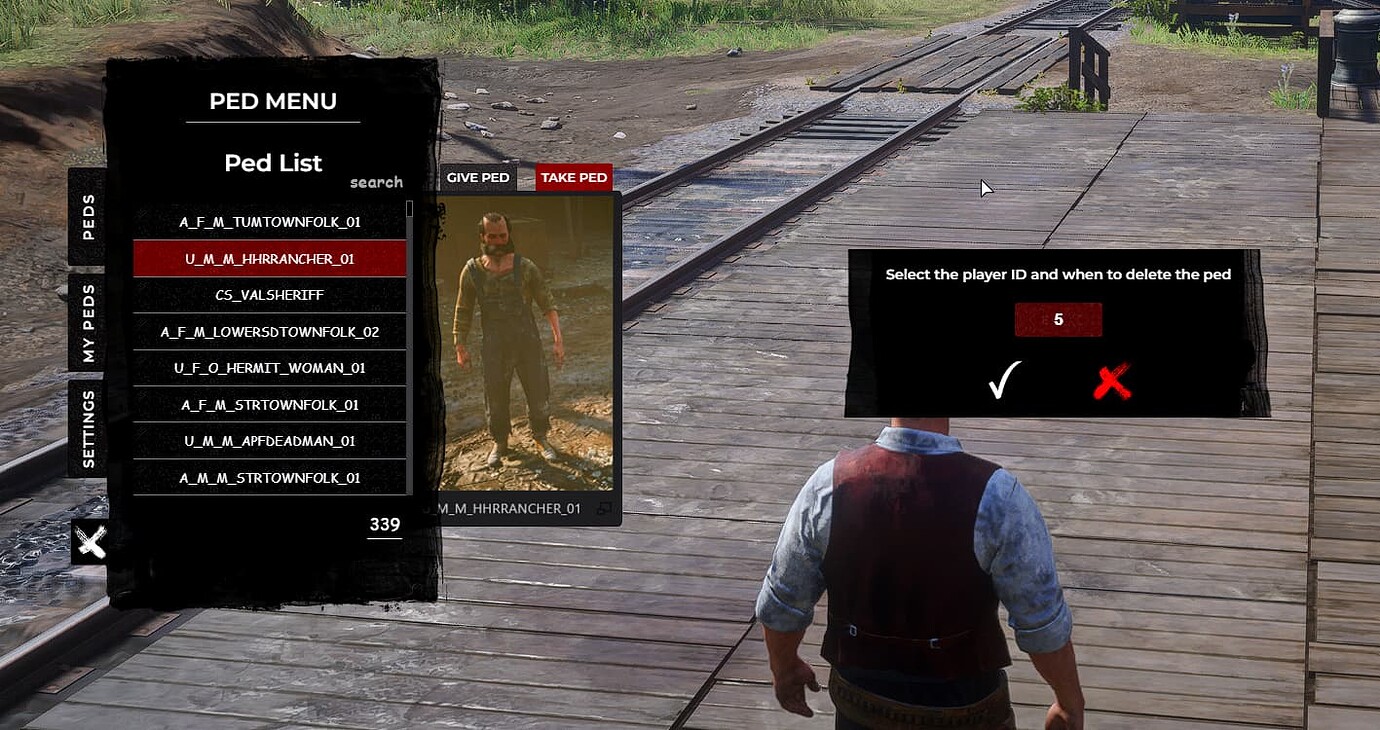Choose U_F_O_HERMIT_WOMAN_01 ped
The height and width of the screenshot is (730, 1380).
[269, 368]
